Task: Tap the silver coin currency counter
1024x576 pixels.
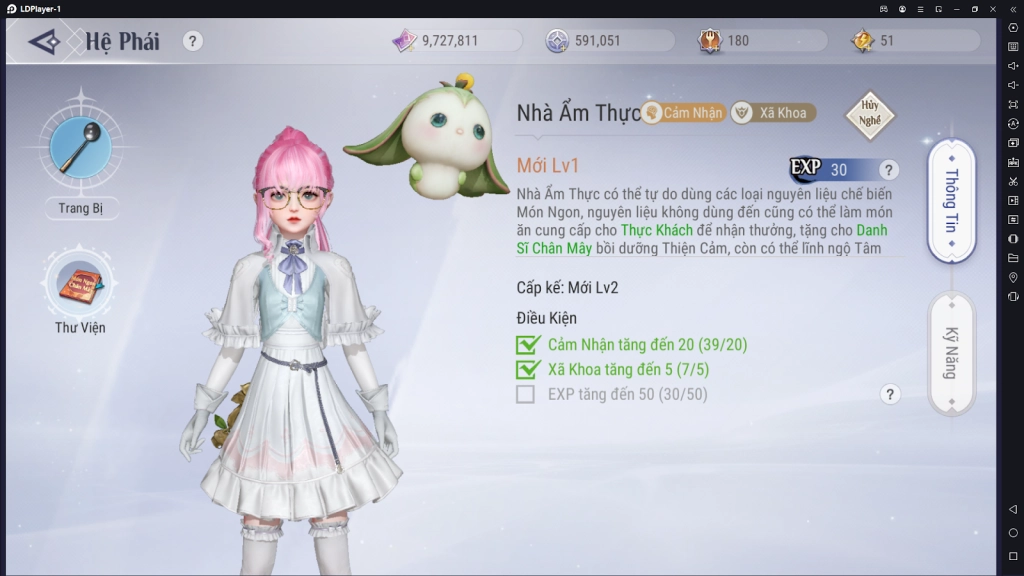Action: pos(597,41)
